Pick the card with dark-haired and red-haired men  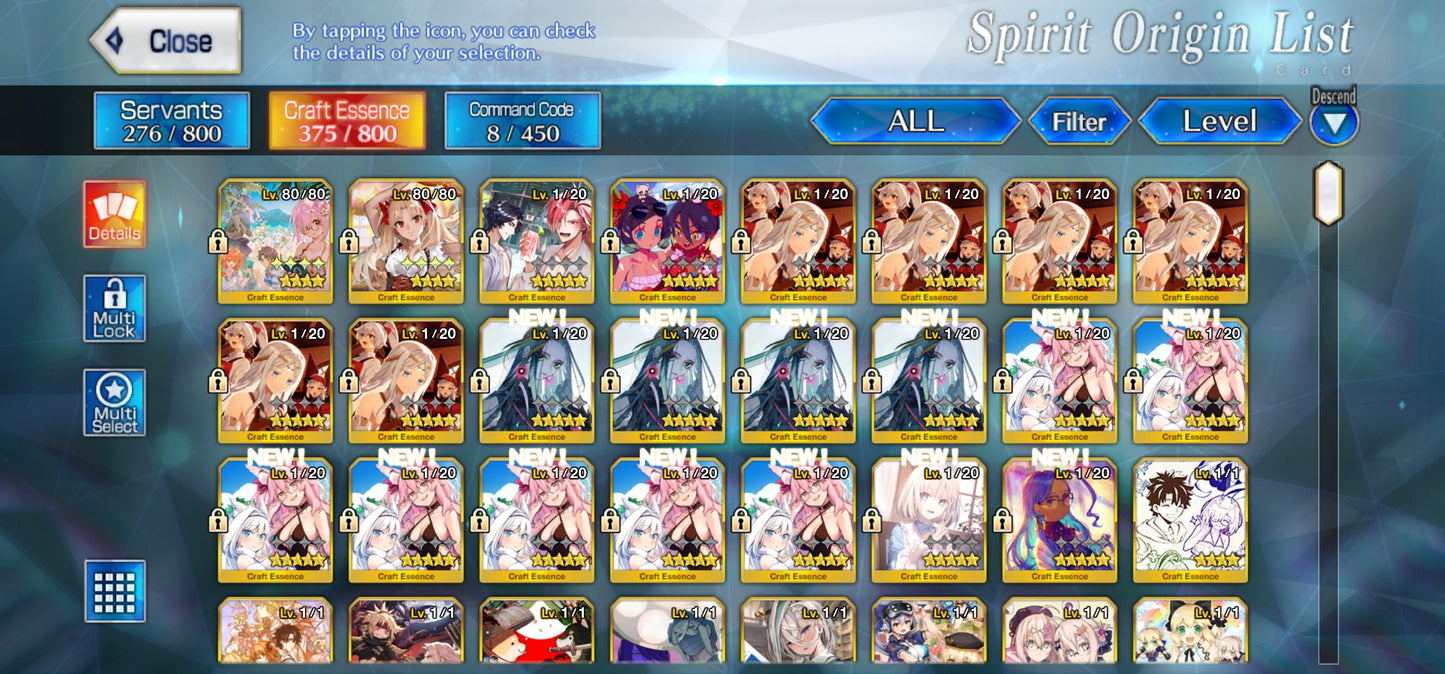[x=537, y=240]
